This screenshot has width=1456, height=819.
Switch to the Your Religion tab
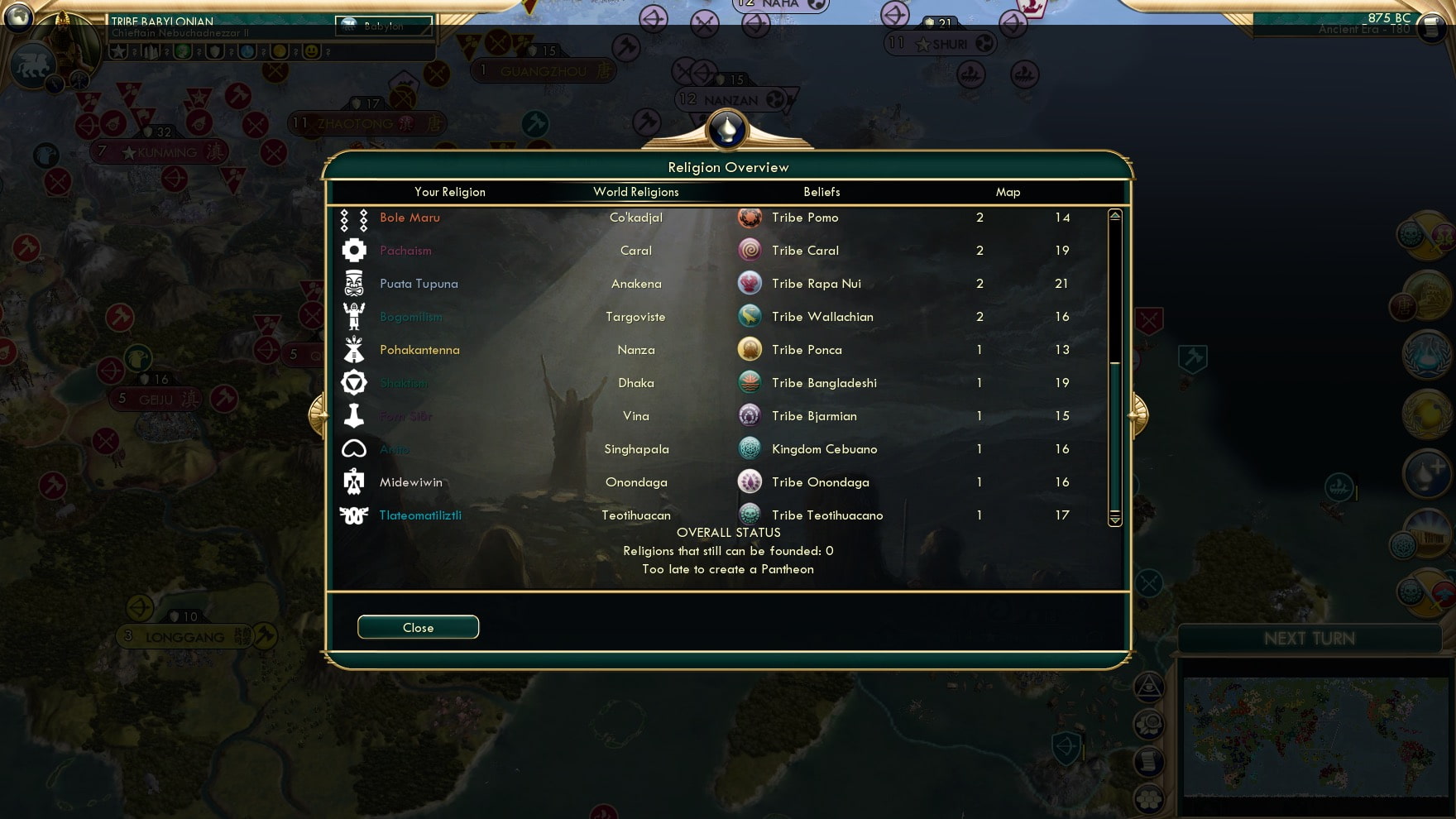pyautogui.click(x=450, y=192)
